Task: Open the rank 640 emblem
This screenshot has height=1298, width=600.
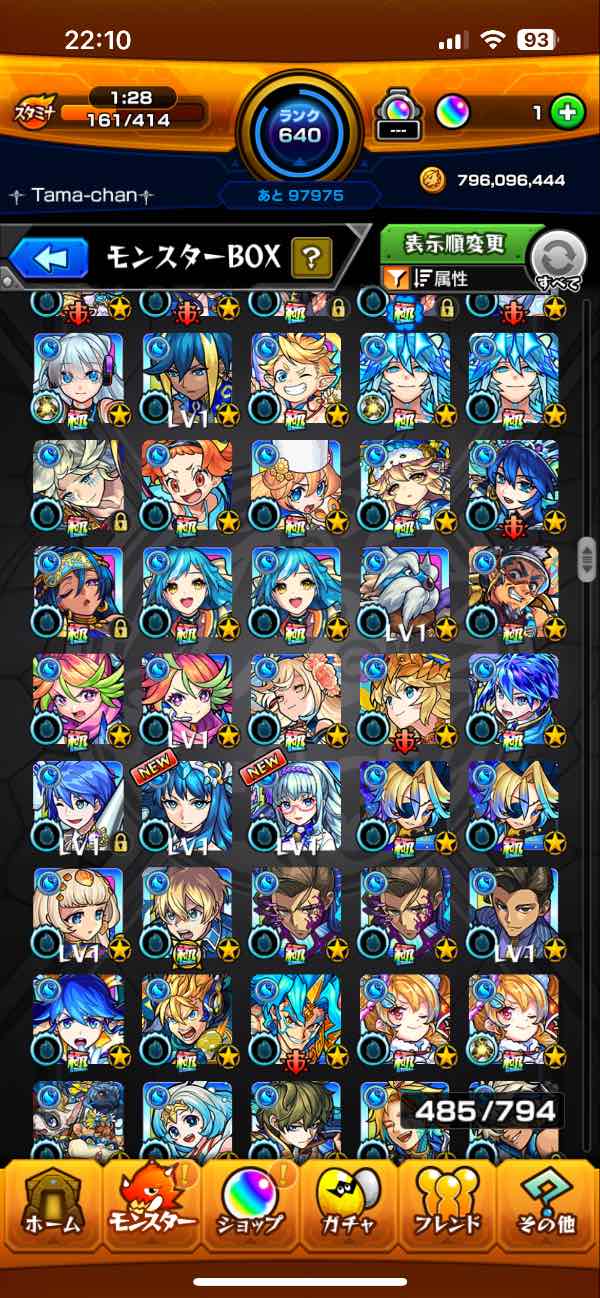Action: 300,125
